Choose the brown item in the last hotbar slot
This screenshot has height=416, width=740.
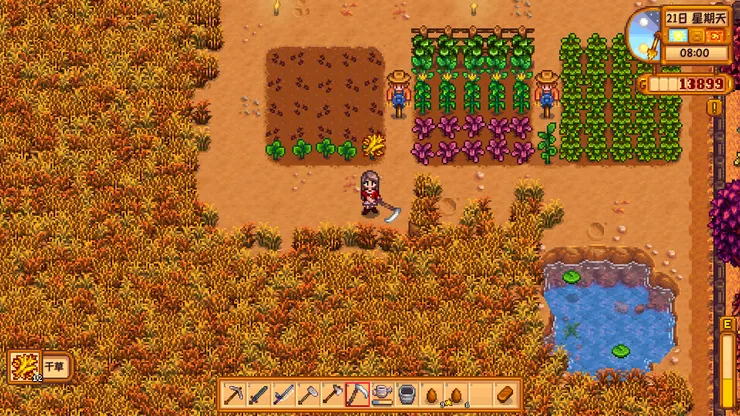coord(505,394)
